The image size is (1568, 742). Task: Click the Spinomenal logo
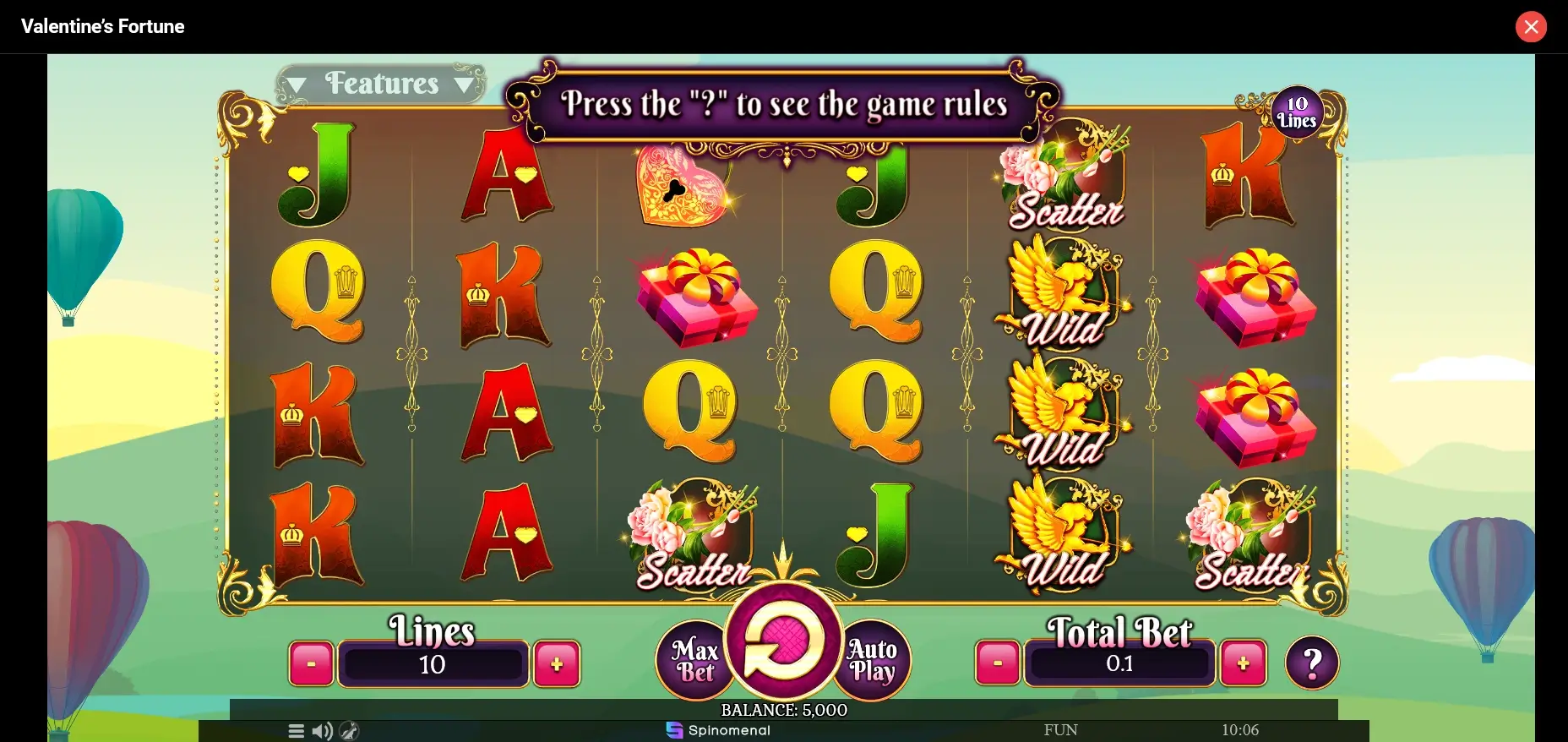tap(717, 730)
